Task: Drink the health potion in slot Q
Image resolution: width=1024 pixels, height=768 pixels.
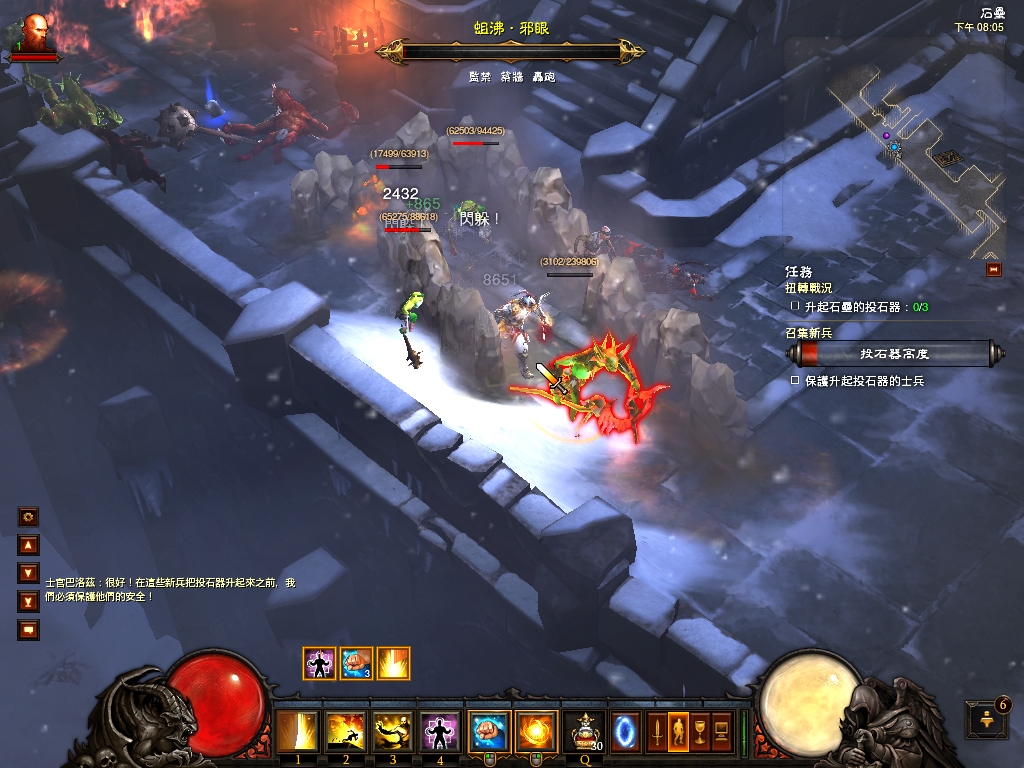Action: pyautogui.click(x=584, y=732)
